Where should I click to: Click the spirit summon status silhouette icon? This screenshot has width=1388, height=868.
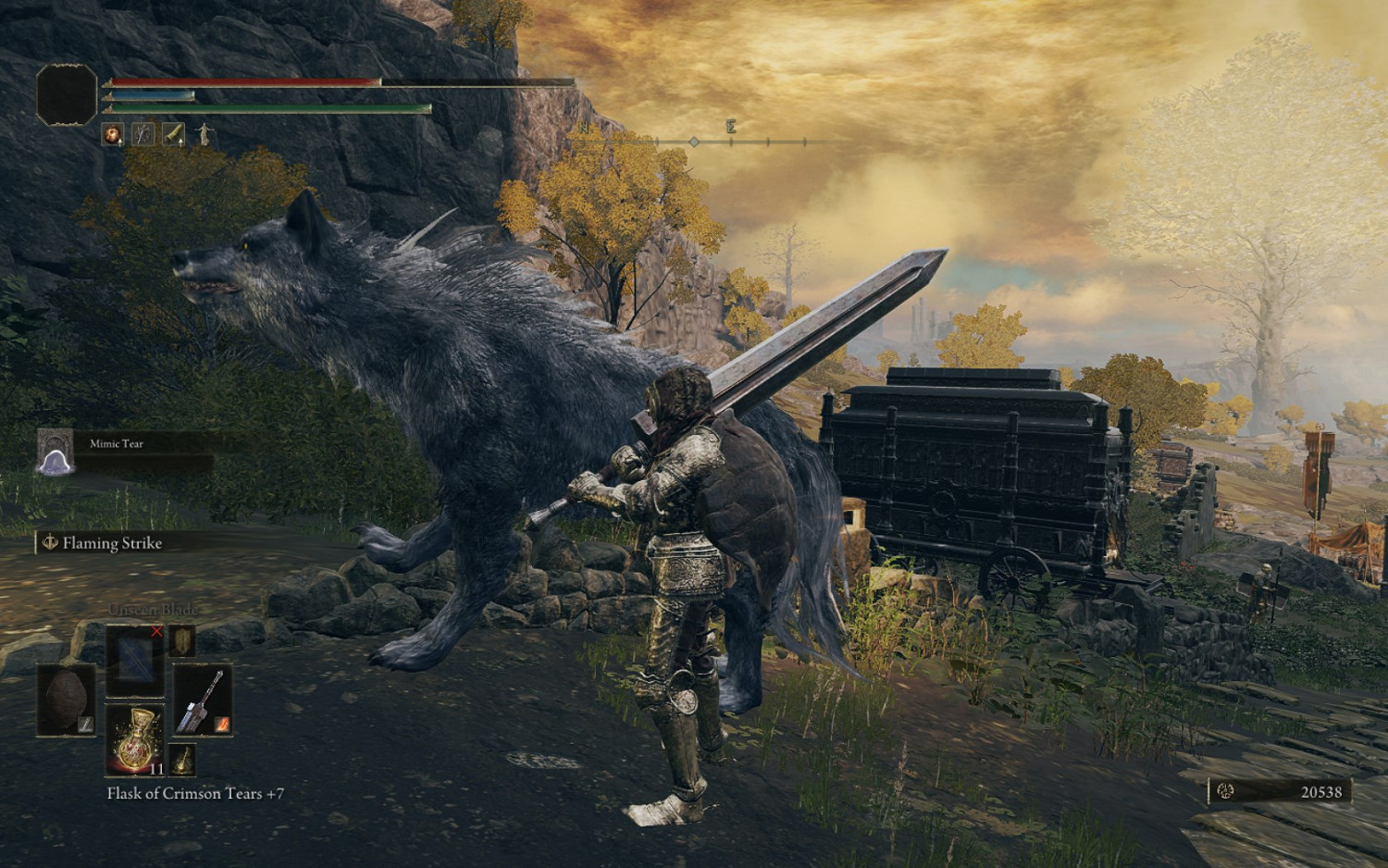coord(204,134)
